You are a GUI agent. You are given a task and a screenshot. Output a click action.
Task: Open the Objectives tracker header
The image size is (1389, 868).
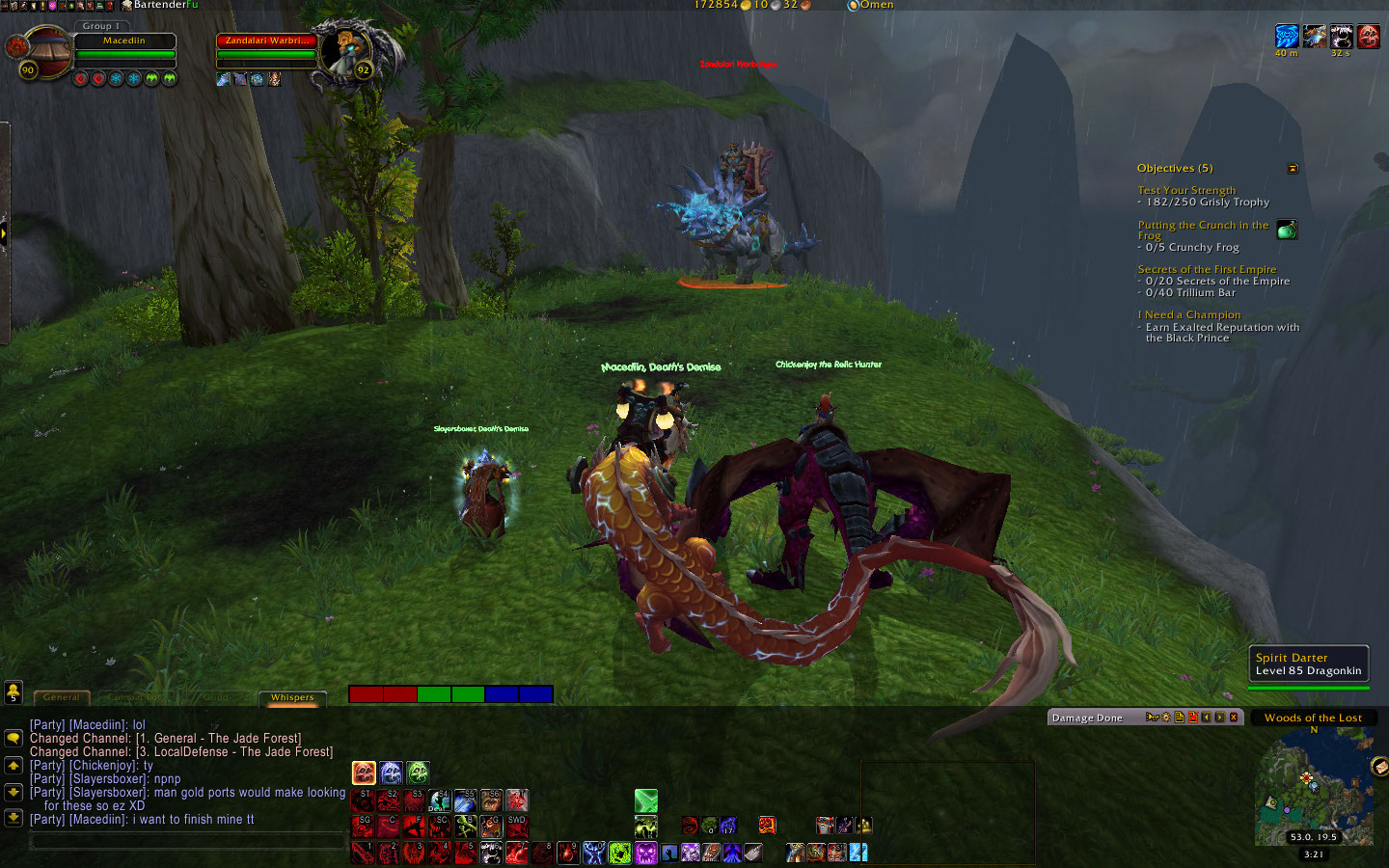1175,168
